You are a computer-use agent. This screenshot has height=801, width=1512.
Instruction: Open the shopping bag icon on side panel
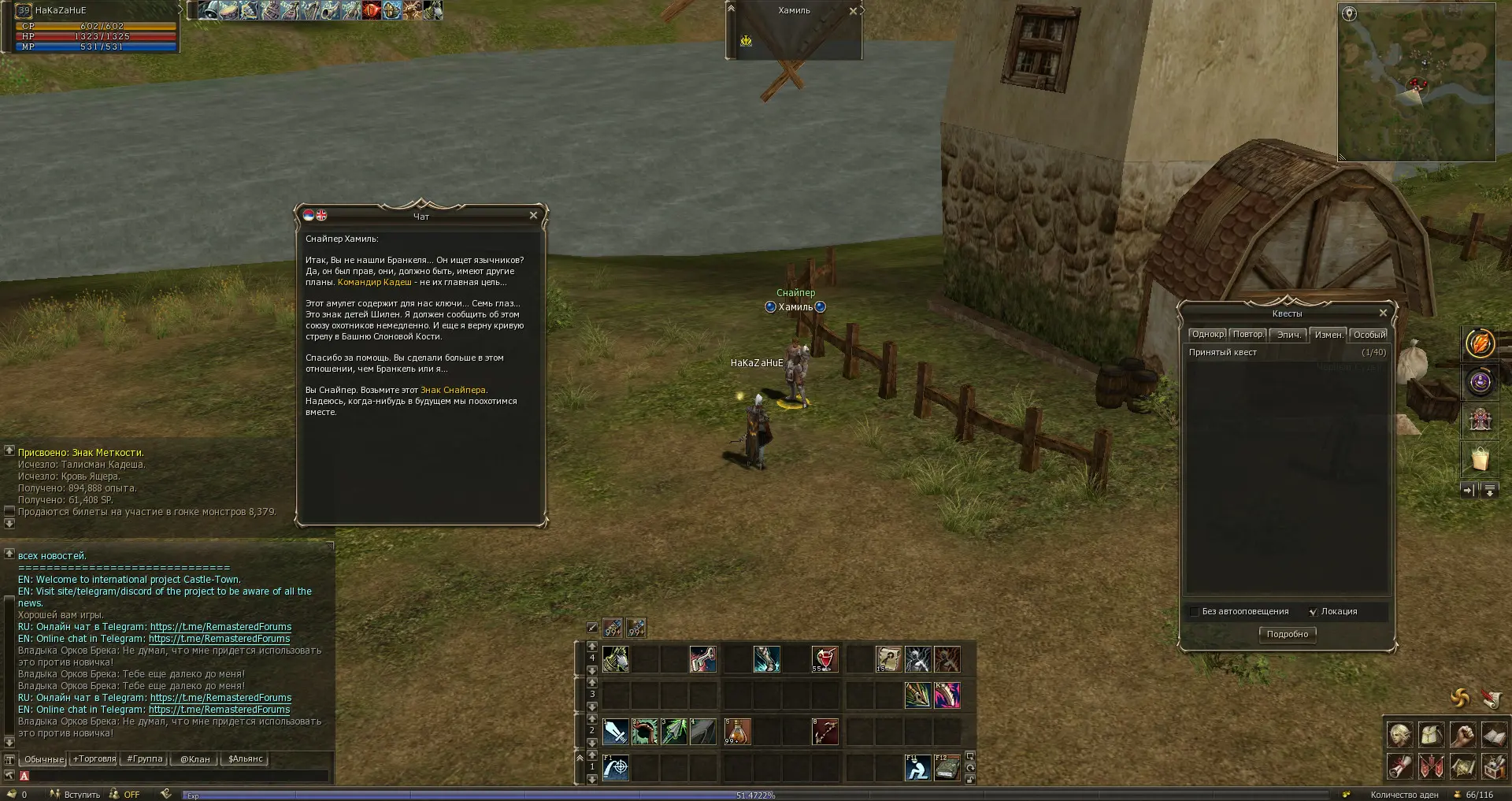point(1480,458)
